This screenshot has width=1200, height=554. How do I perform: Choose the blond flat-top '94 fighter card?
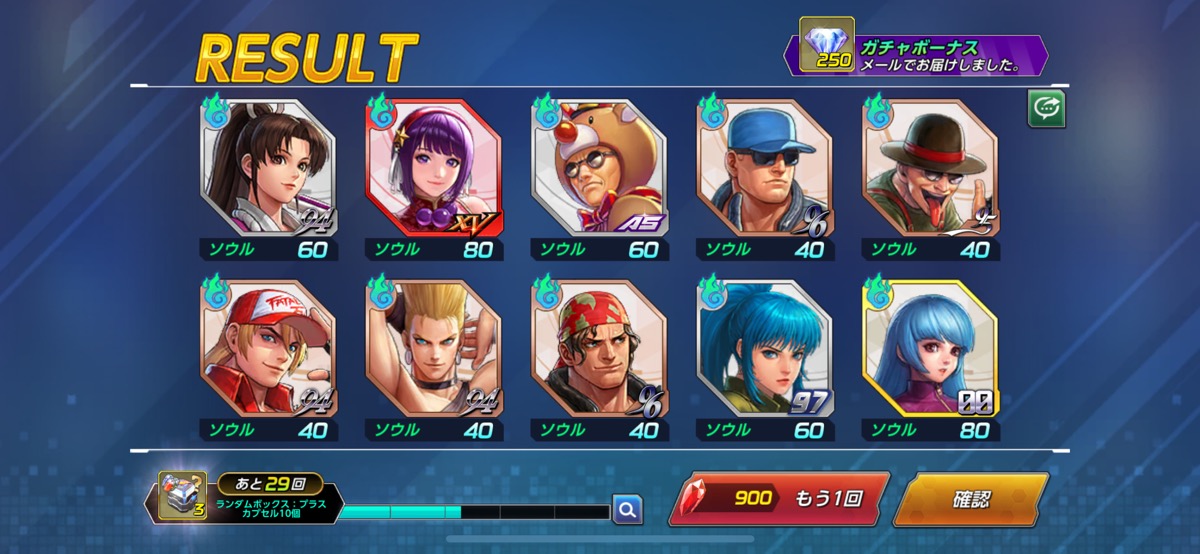coord(434,348)
